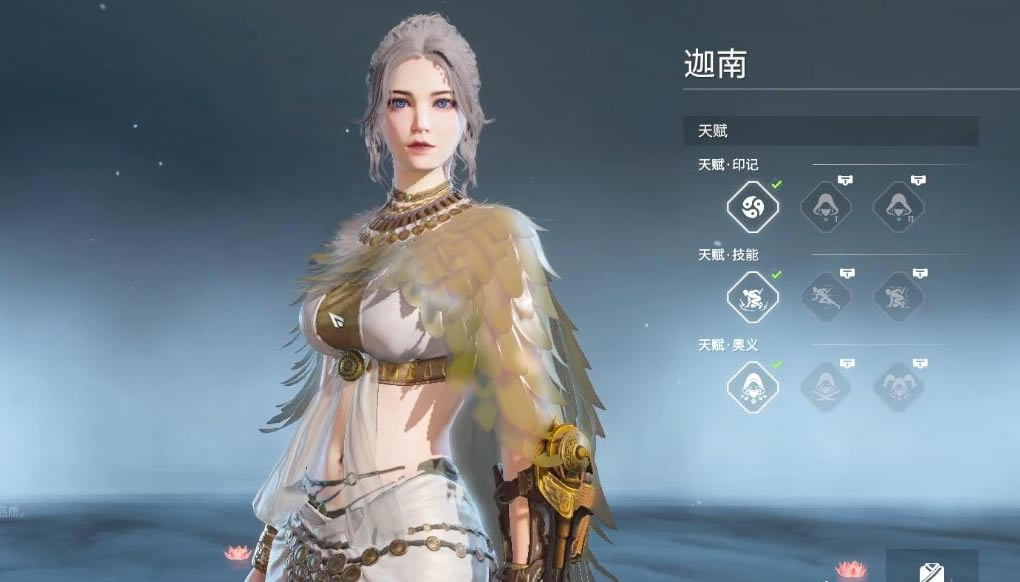
Task: Select the equipped splash-landing skill talent
Action: point(752,297)
